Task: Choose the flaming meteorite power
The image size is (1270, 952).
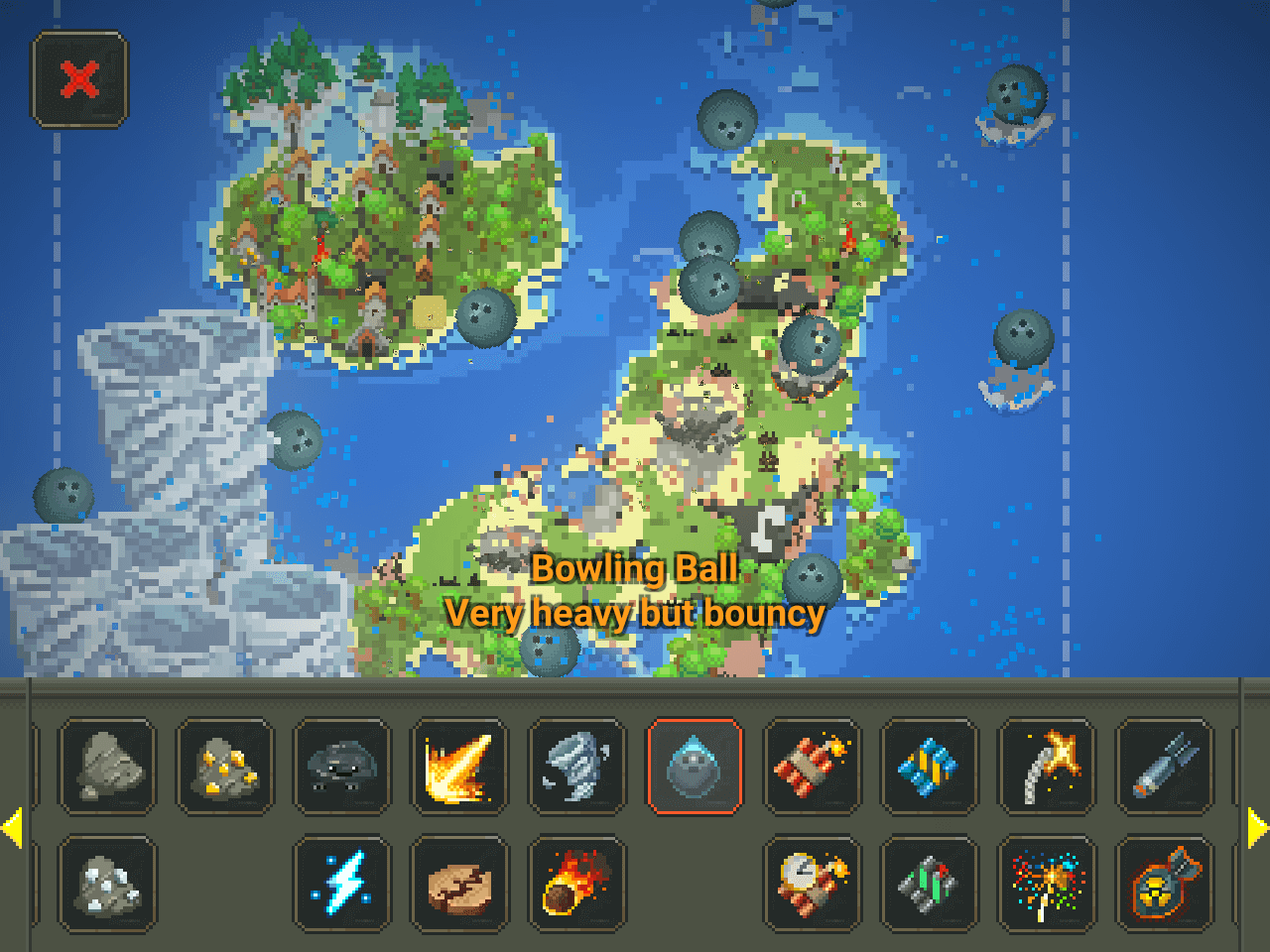Action: (576, 884)
